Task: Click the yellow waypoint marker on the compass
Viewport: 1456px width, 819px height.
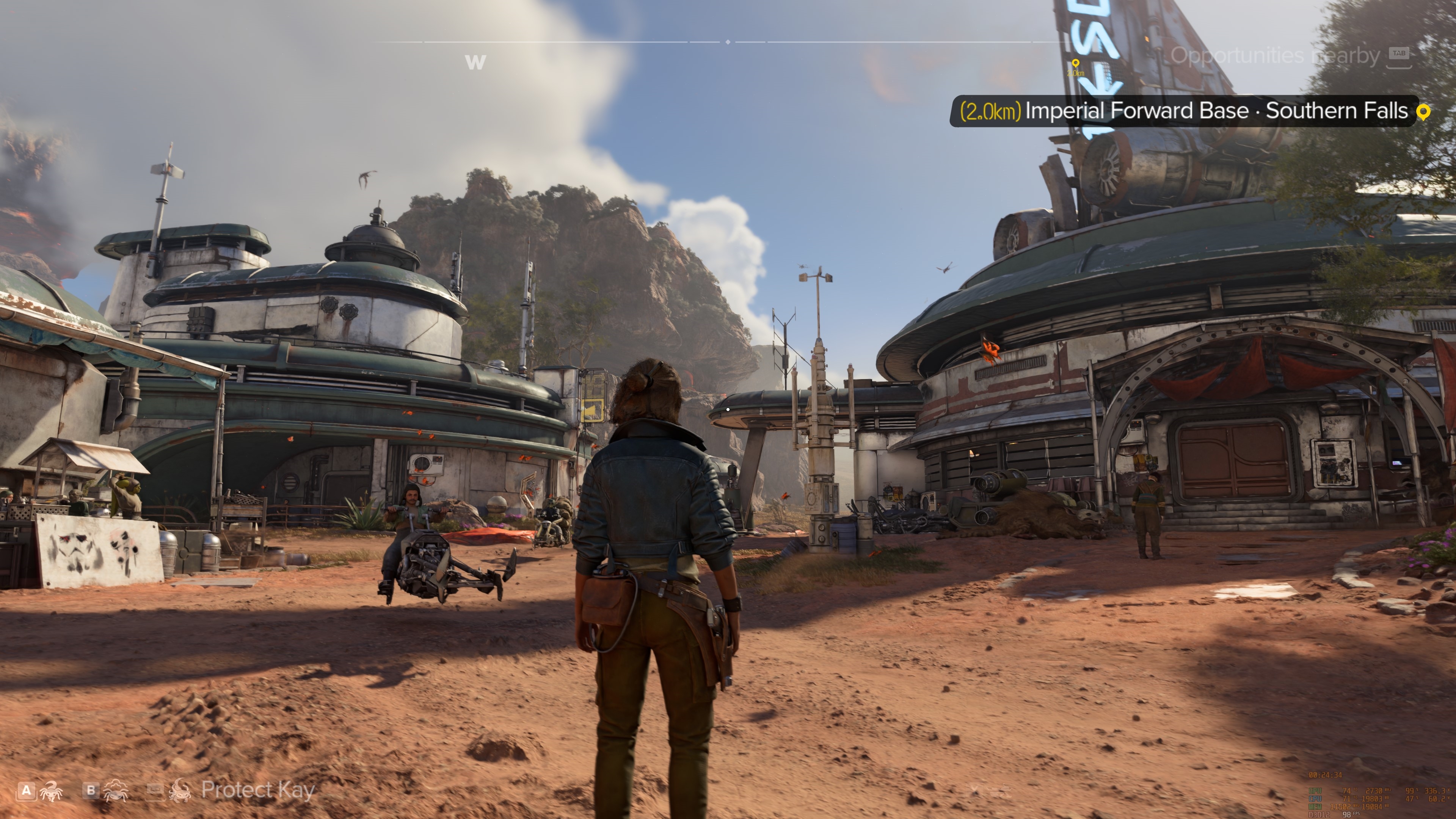Action: coord(1076,63)
